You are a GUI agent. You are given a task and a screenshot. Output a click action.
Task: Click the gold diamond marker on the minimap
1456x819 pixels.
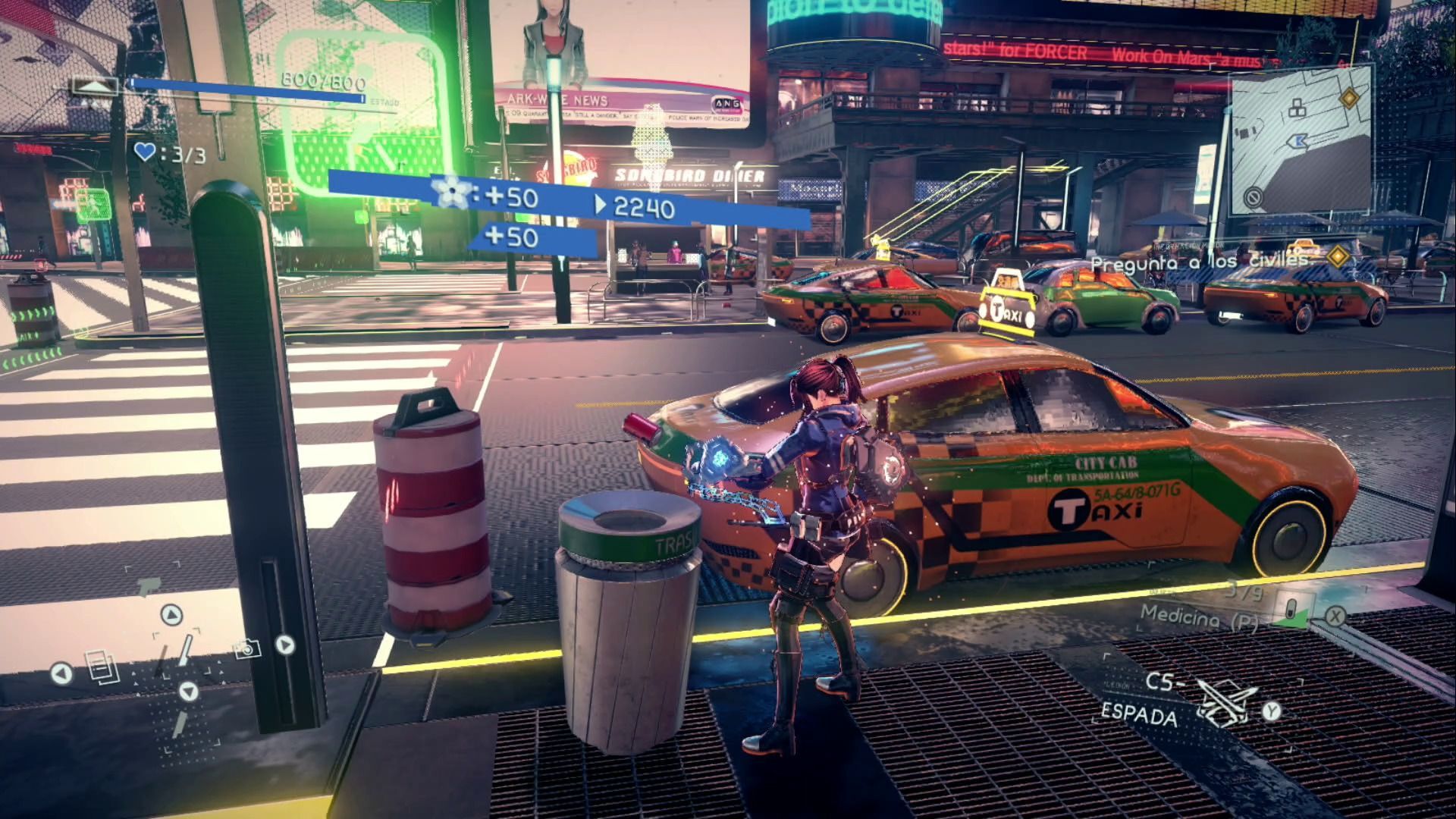(1348, 98)
